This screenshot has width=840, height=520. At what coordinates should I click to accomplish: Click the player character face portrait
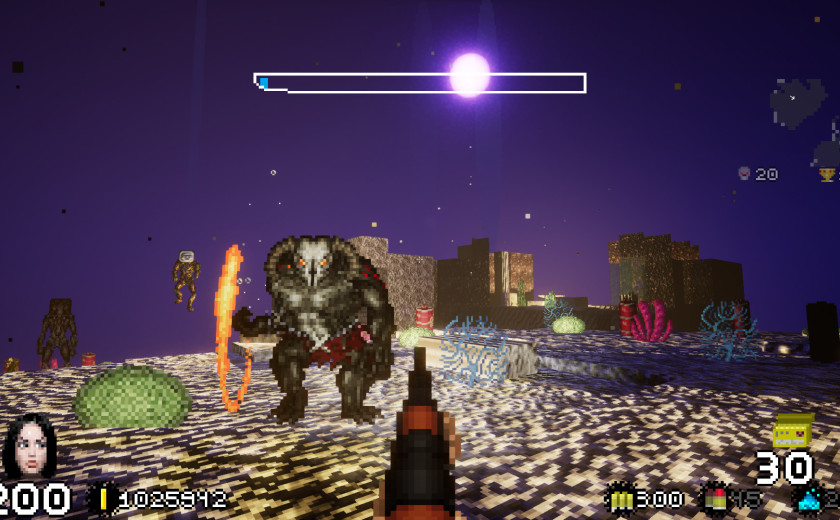pyautogui.click(x=30, y=447)
